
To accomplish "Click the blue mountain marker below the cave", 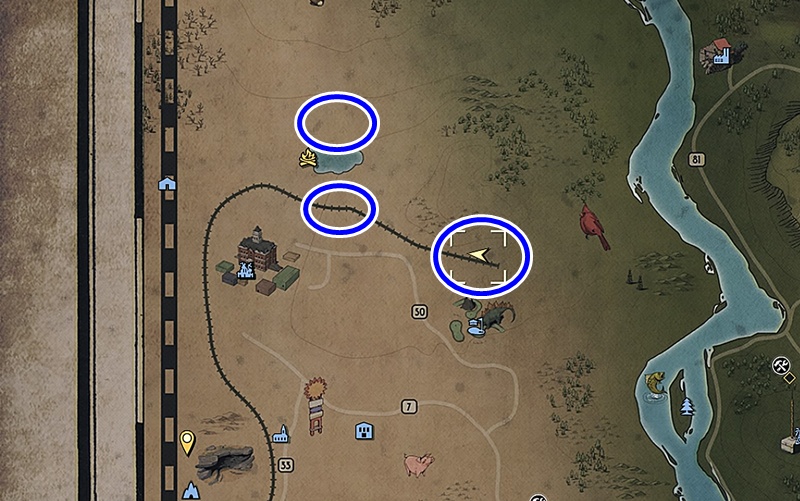I will (192, 490).
